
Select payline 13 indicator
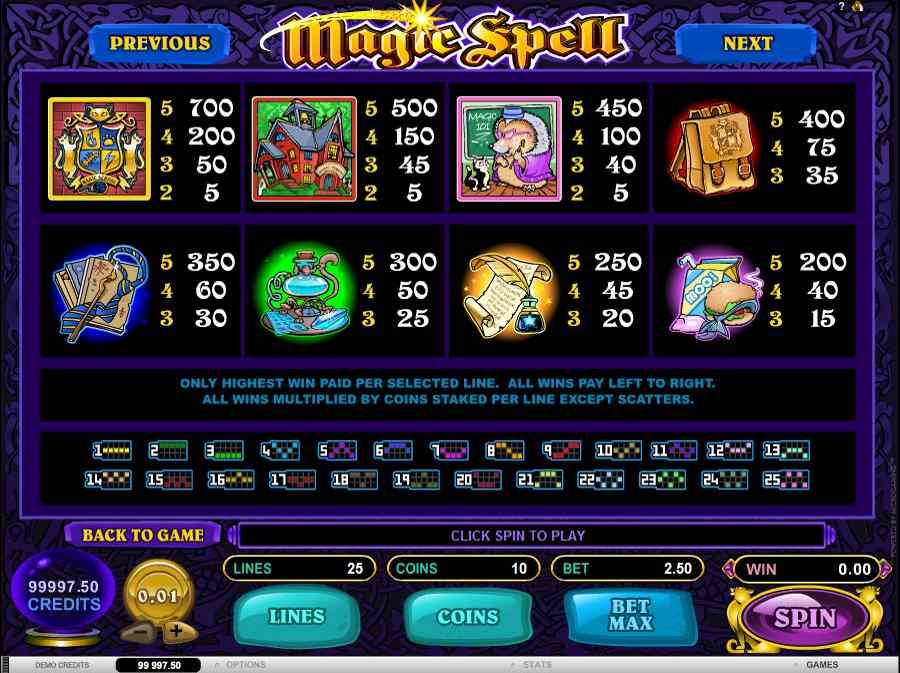click(x=786, y=451)
